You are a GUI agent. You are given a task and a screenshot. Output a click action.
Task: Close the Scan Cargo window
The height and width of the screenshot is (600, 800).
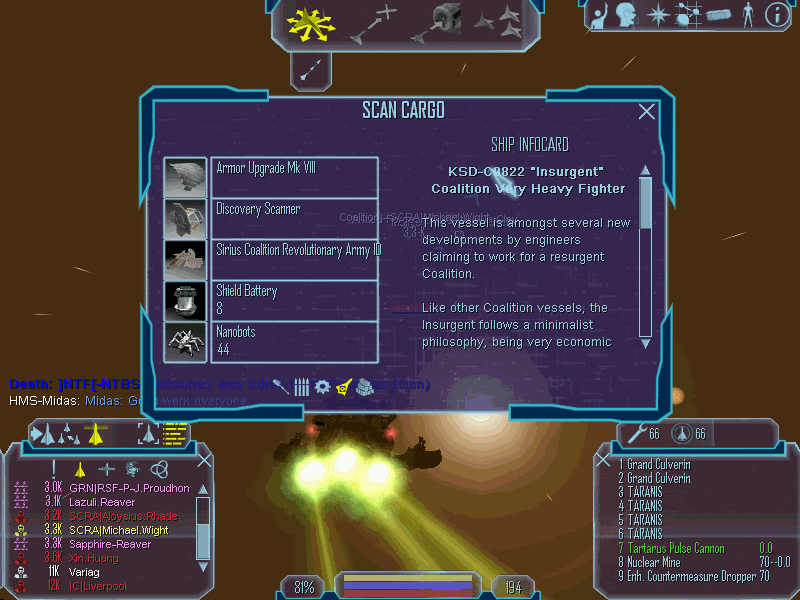[x=647, y=112]
